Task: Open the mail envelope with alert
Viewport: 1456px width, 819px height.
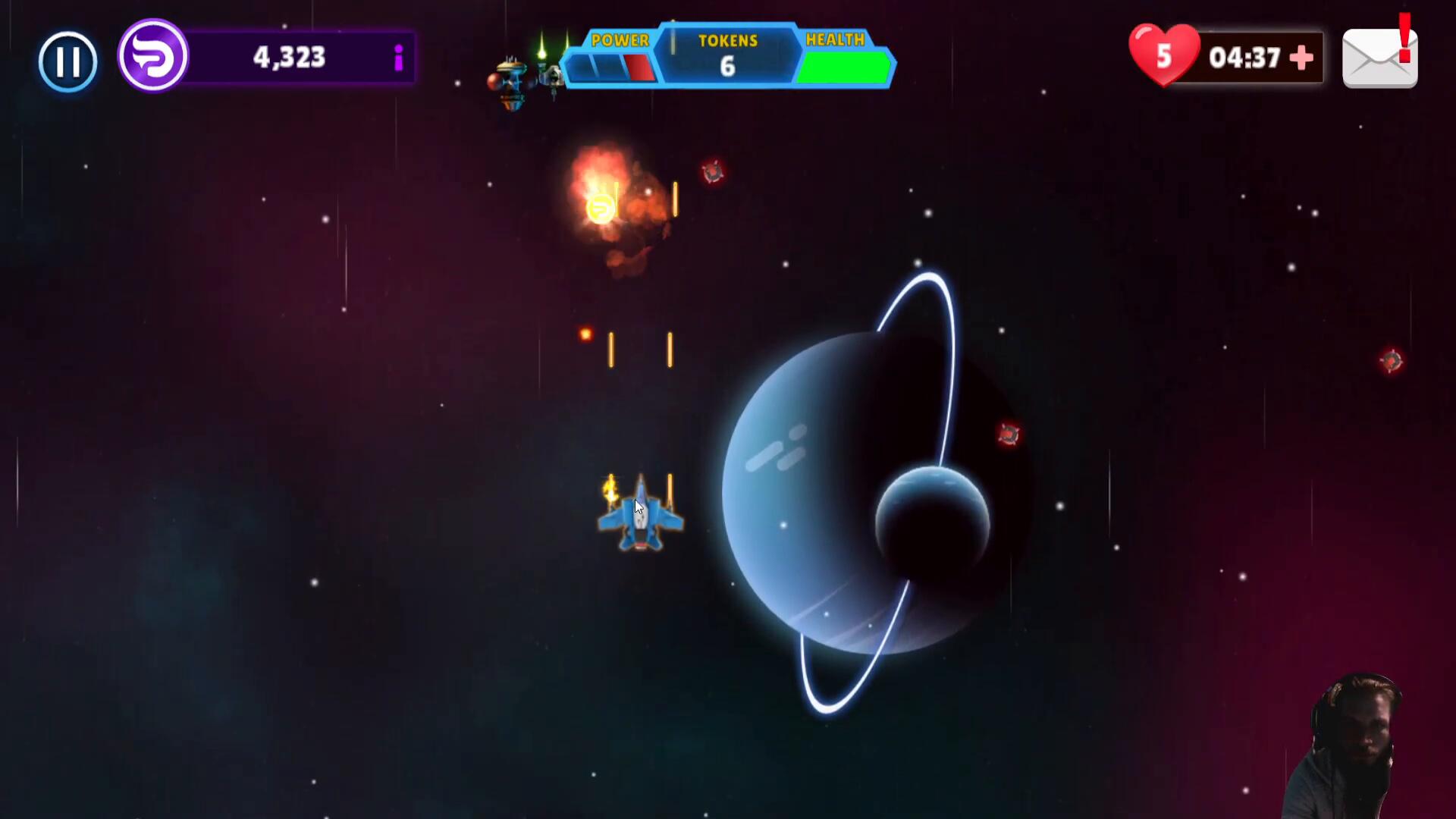Action: [x=1379, y=58]
